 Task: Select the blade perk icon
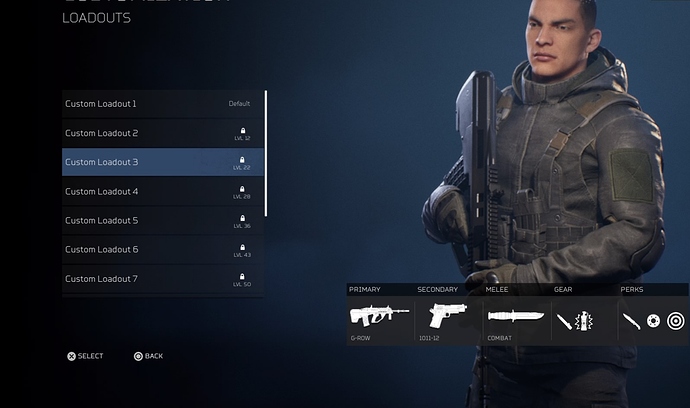coord(631,321)
